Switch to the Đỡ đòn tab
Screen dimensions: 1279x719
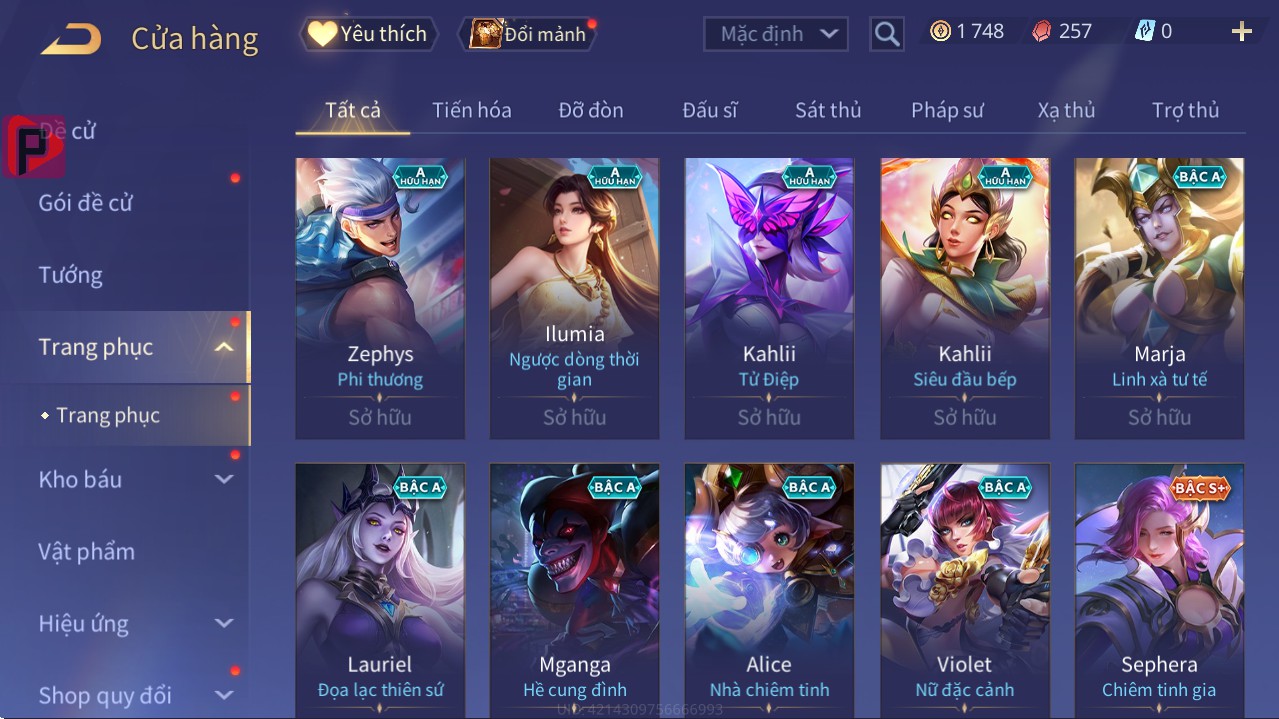(590, 110)
